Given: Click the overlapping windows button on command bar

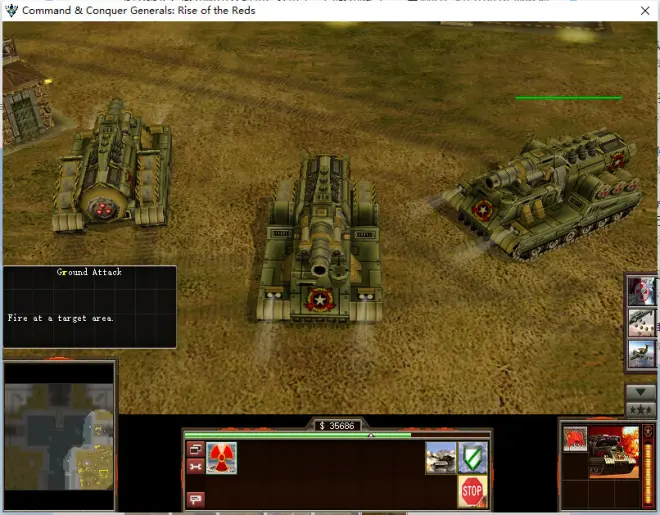Looking at the screenshot, I should click(x=195, y=449).
